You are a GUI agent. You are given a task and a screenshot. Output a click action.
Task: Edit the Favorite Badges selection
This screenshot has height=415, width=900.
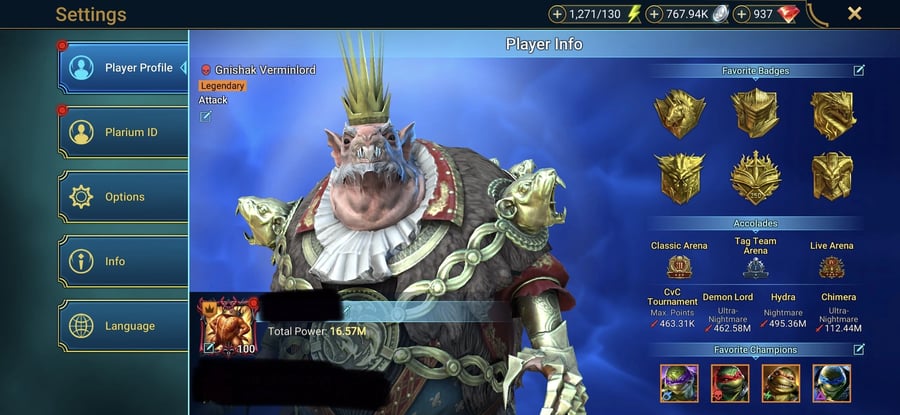click(x=859, y=71)
